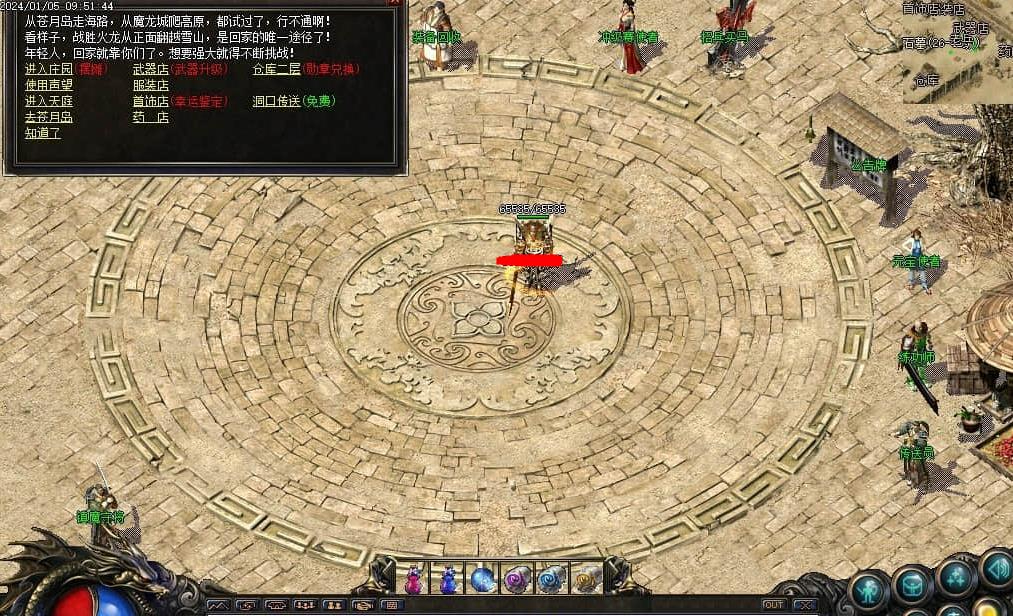Open the 武器店 weapon shop link

[x=150, y=70]
